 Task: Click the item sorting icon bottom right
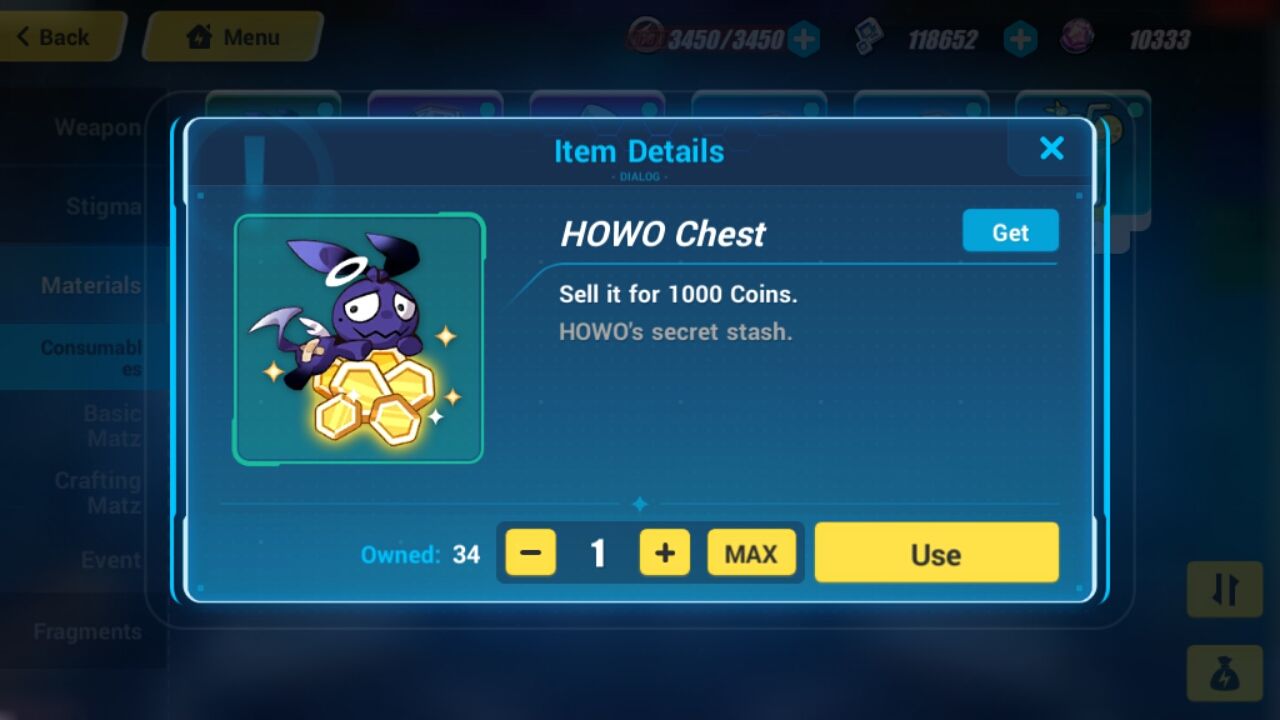pyautogui.click(x=1224, y=590)
